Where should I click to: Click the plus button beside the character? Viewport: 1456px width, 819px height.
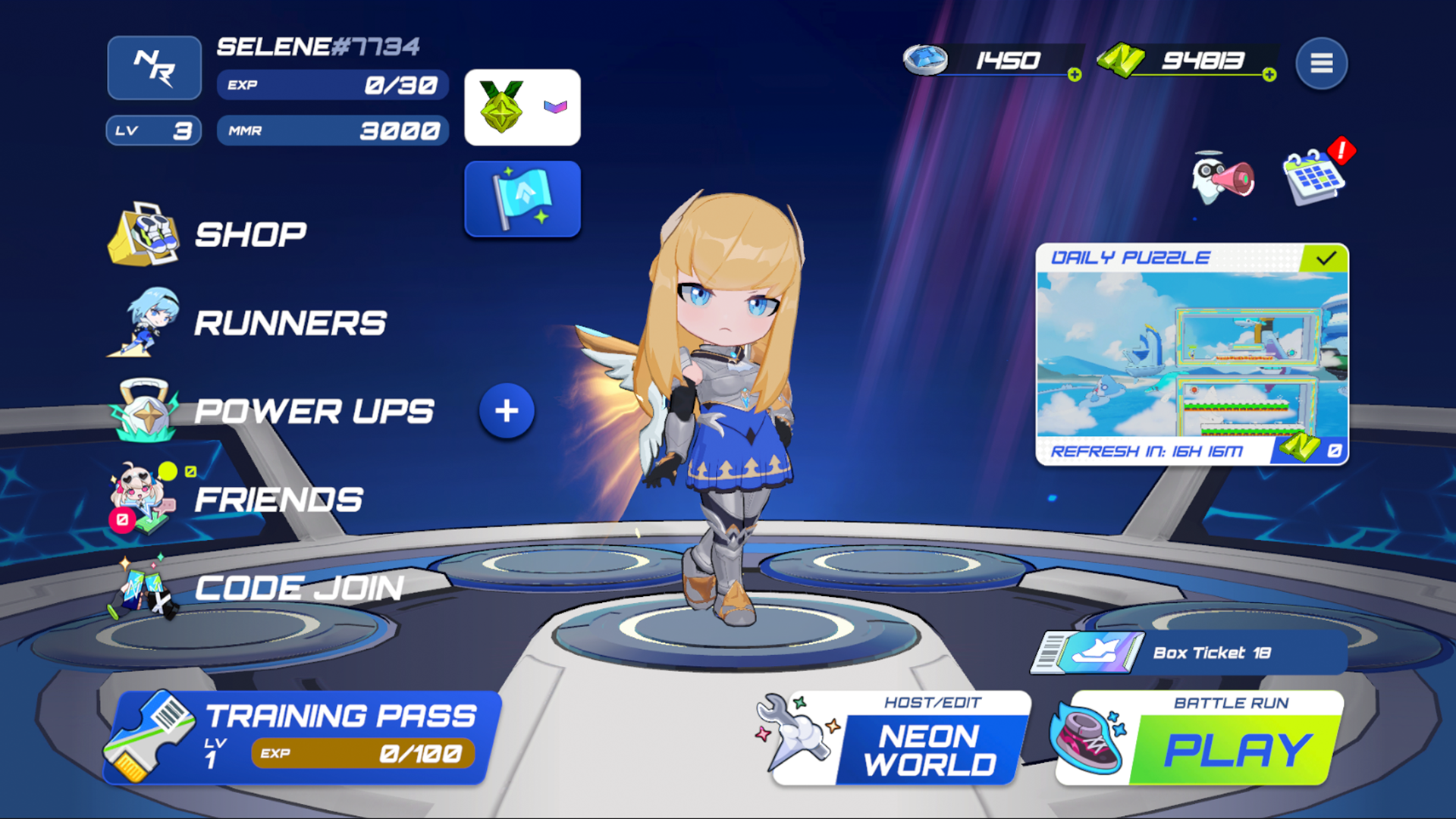pyautogui.click(x=507, y=409)
